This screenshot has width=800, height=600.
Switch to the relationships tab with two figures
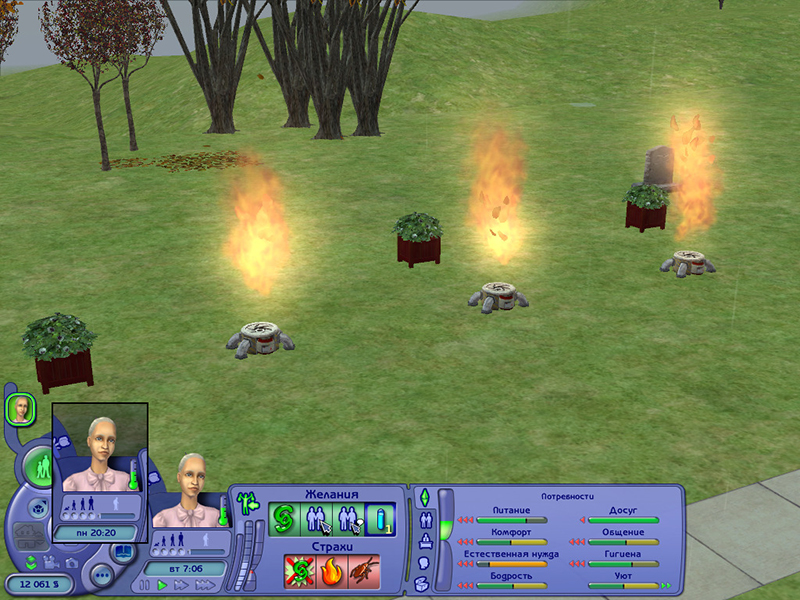(424, 520)
